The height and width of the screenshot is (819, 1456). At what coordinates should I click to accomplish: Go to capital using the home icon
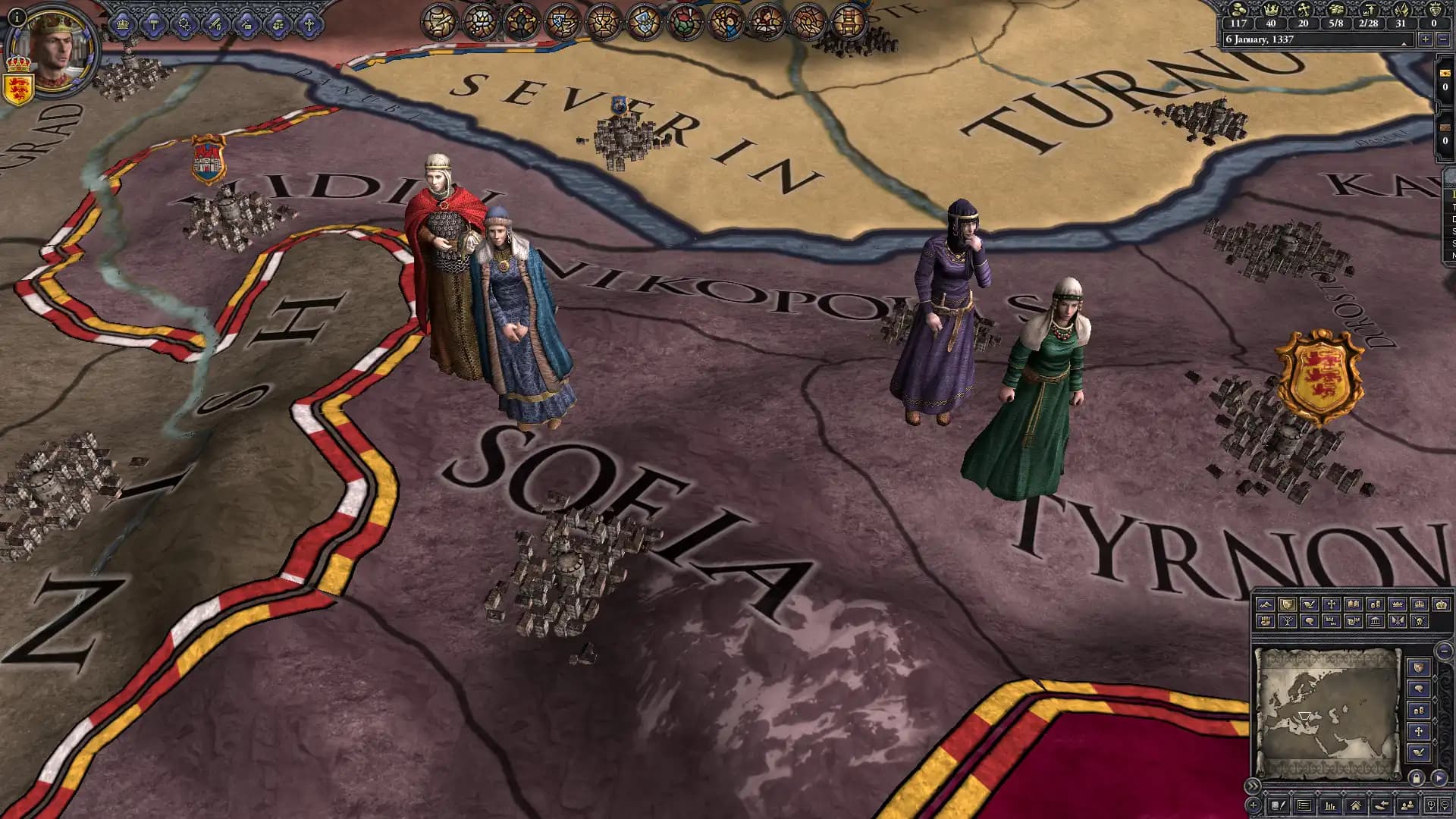[1356, 805]
